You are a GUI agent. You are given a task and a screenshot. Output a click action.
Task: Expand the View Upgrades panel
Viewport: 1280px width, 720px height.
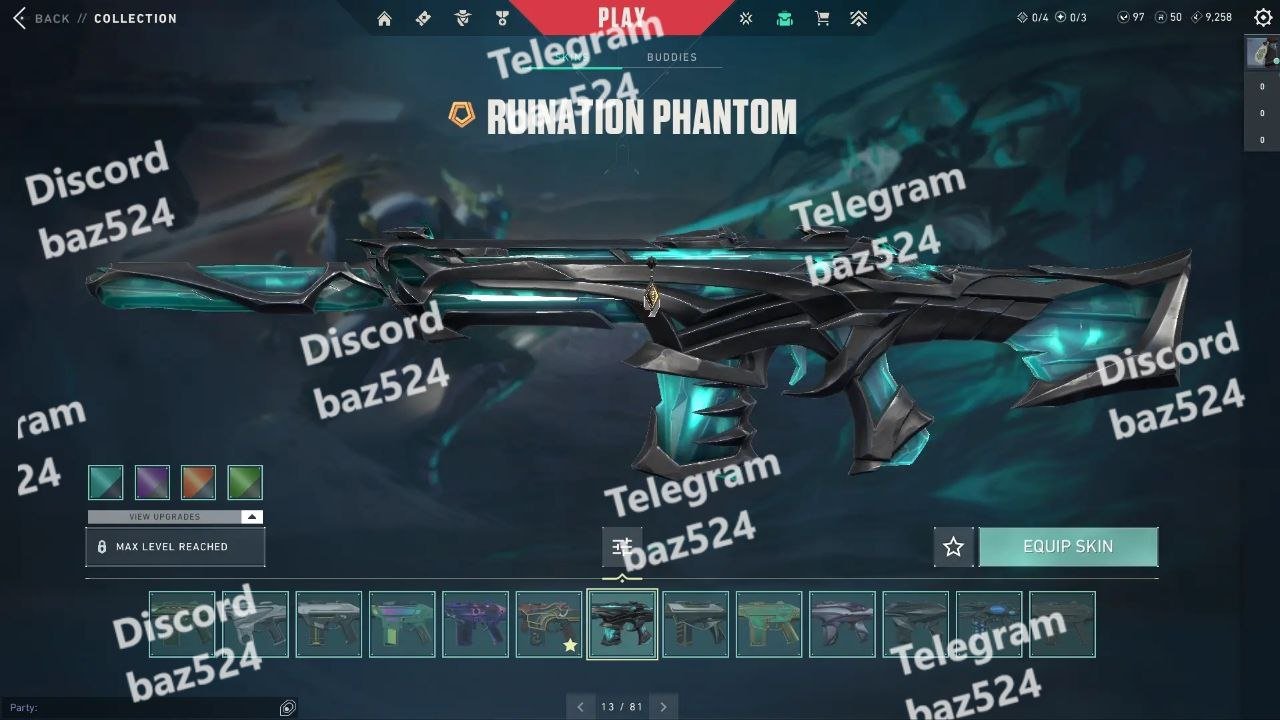pyautogui.click(x=175, y=517)
